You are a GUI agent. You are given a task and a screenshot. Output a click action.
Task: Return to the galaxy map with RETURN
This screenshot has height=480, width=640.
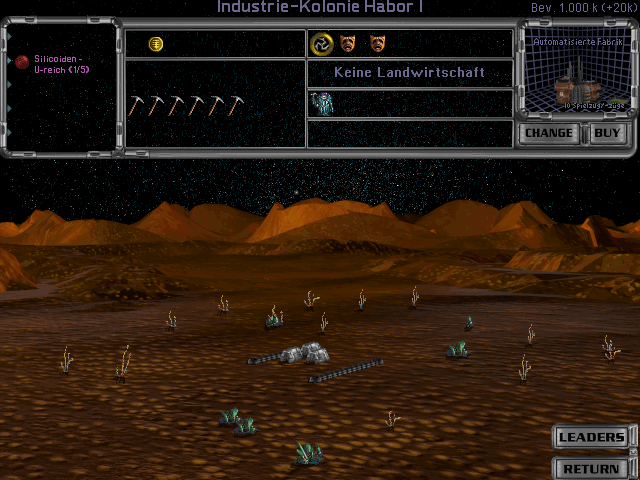(591, 468)
